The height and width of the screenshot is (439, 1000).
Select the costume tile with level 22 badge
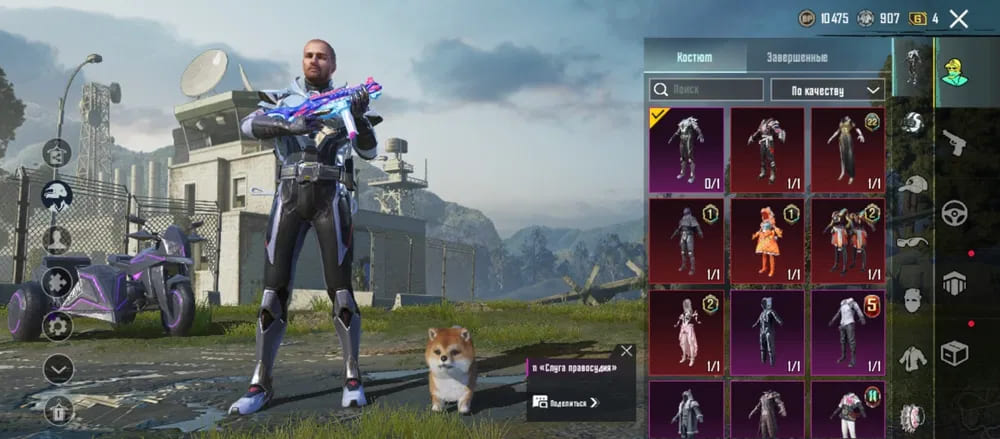point(847,149)
